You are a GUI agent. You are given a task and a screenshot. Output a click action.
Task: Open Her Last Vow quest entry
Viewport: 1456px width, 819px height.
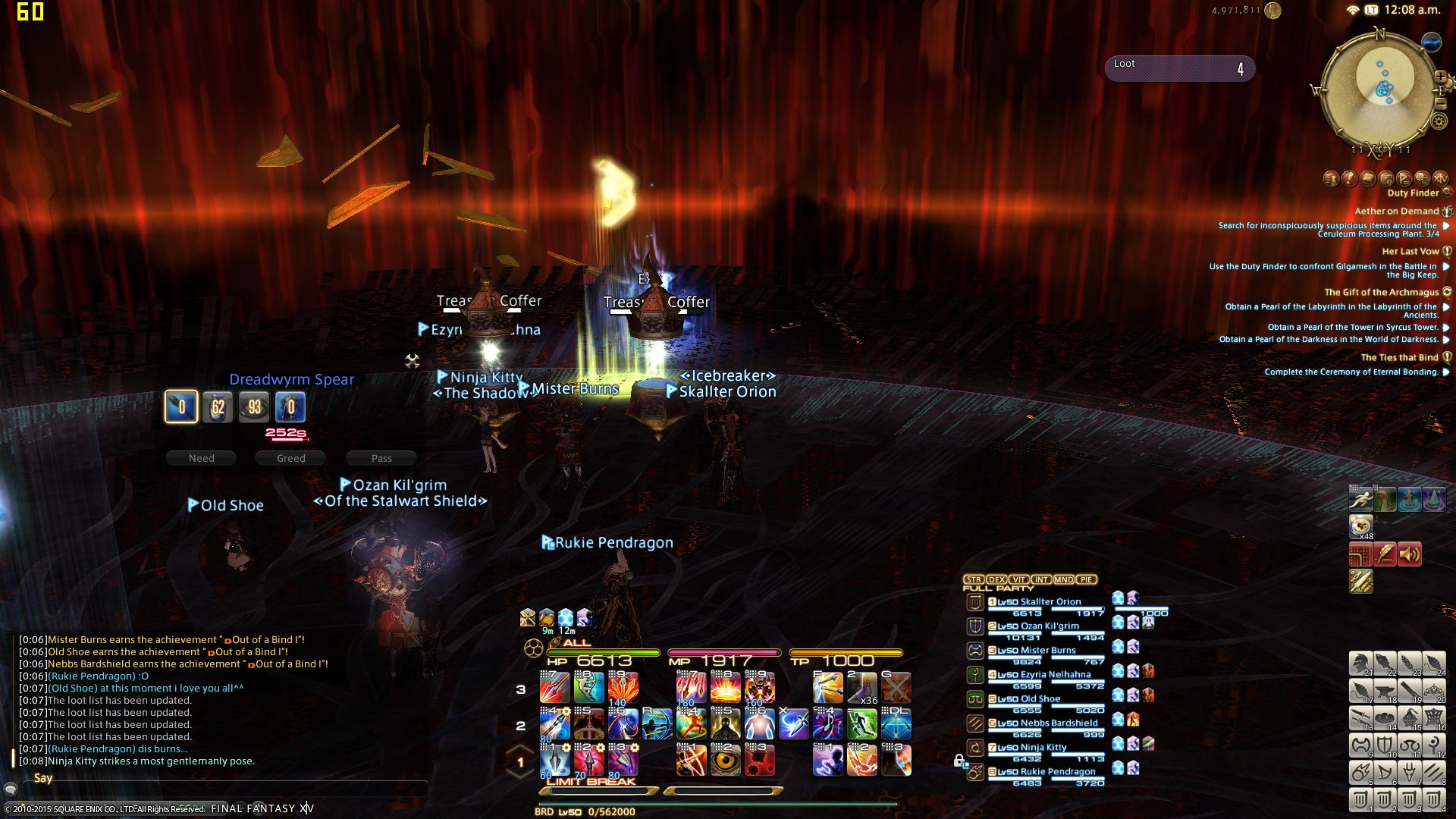point(1410,252)
